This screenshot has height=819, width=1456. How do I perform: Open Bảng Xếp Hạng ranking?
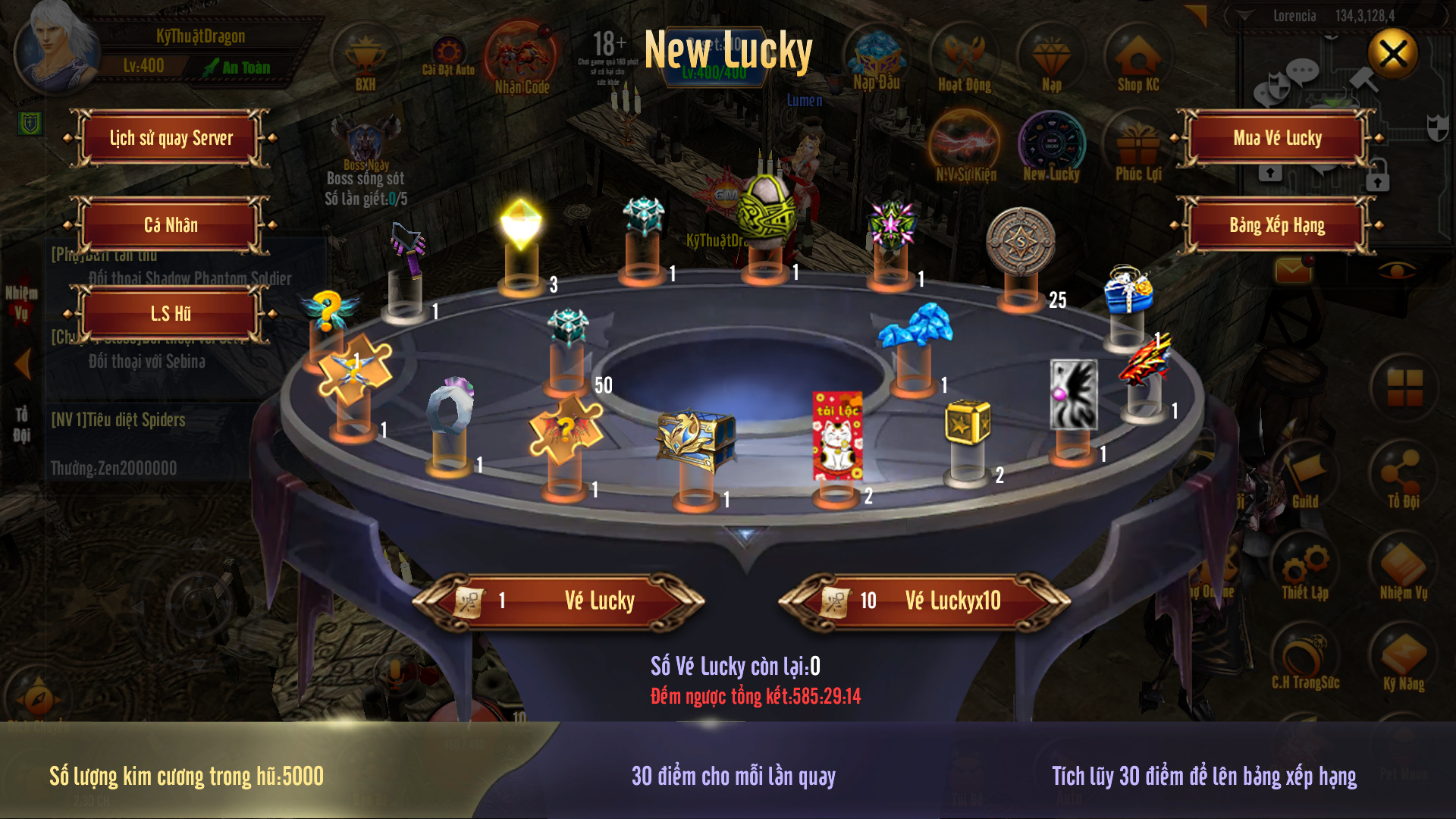[x=1277, y=225]
